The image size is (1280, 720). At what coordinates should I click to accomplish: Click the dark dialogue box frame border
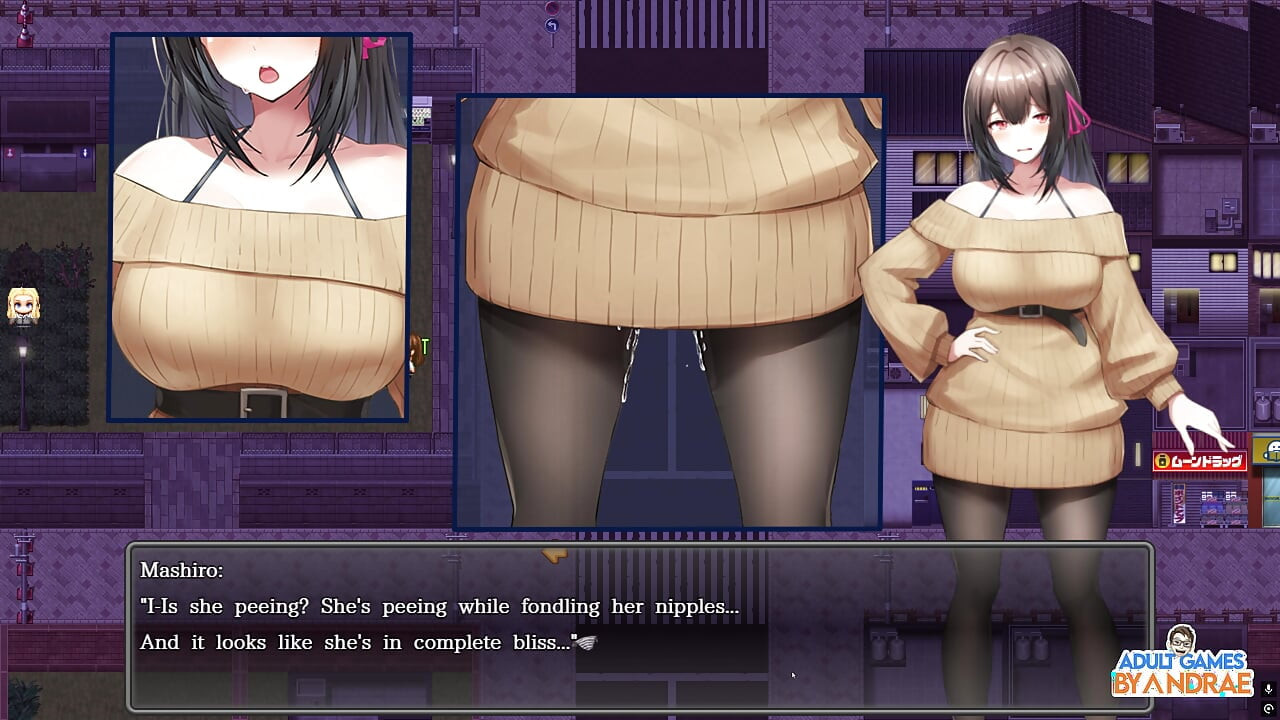[x=128, y=630]
